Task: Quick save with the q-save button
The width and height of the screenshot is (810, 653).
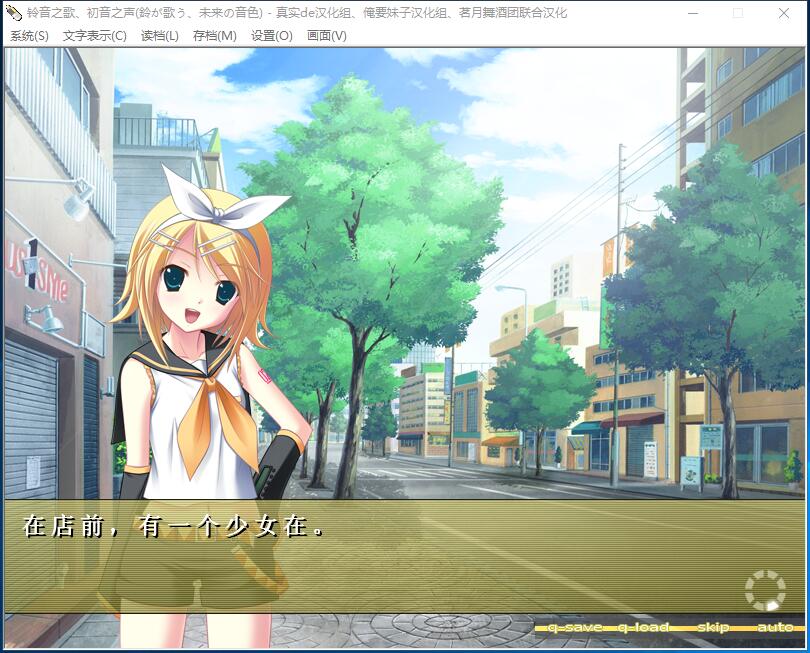Action: [574, 627]
